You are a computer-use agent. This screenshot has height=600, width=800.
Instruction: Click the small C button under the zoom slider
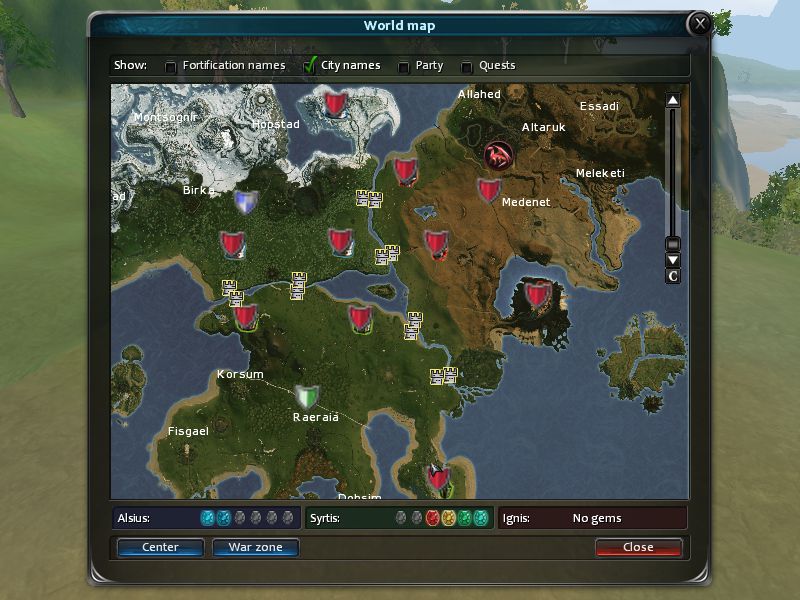tap(673, 276)
